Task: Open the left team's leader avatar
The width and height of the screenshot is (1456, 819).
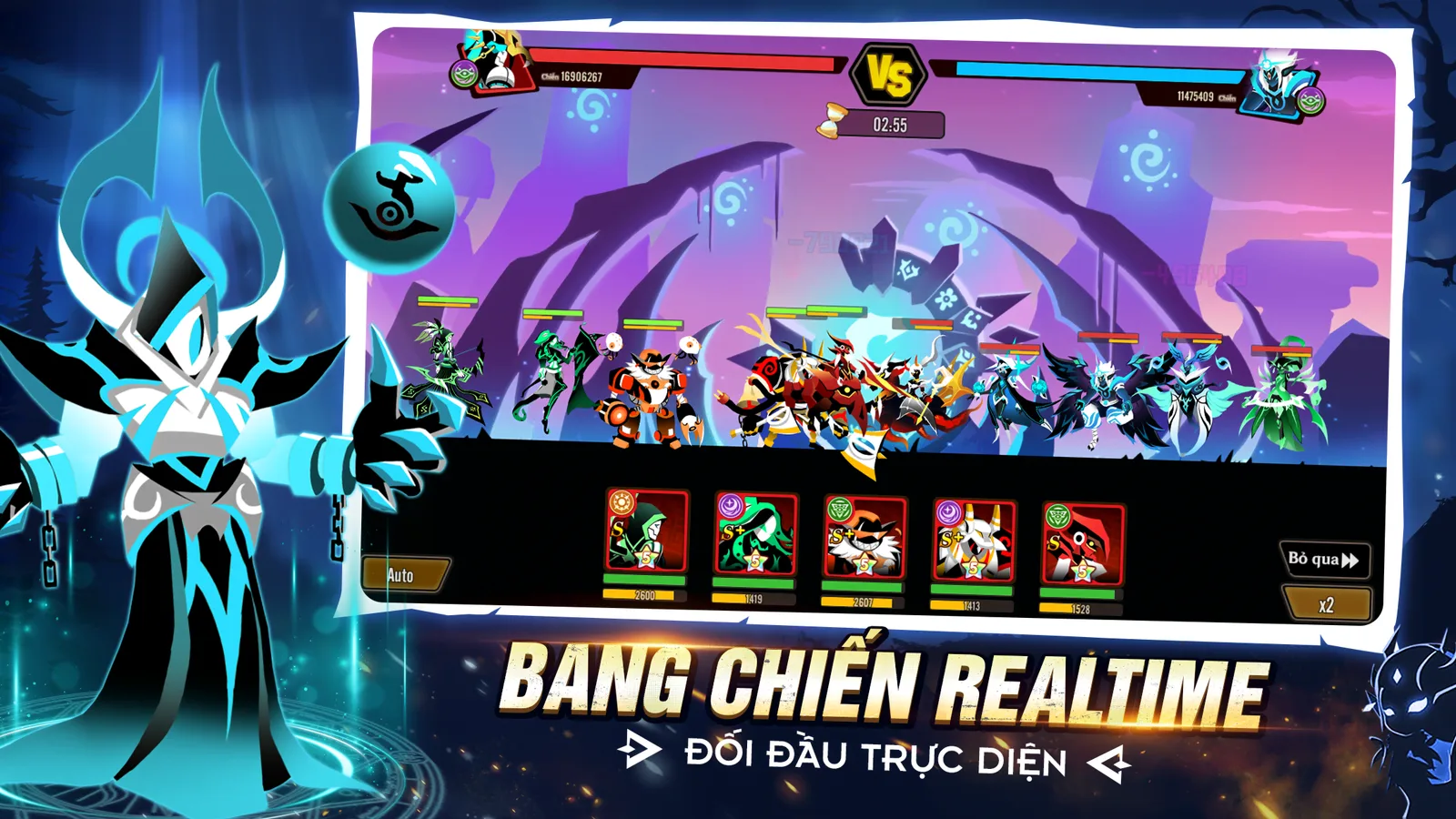Action: [x=496, y=62]
